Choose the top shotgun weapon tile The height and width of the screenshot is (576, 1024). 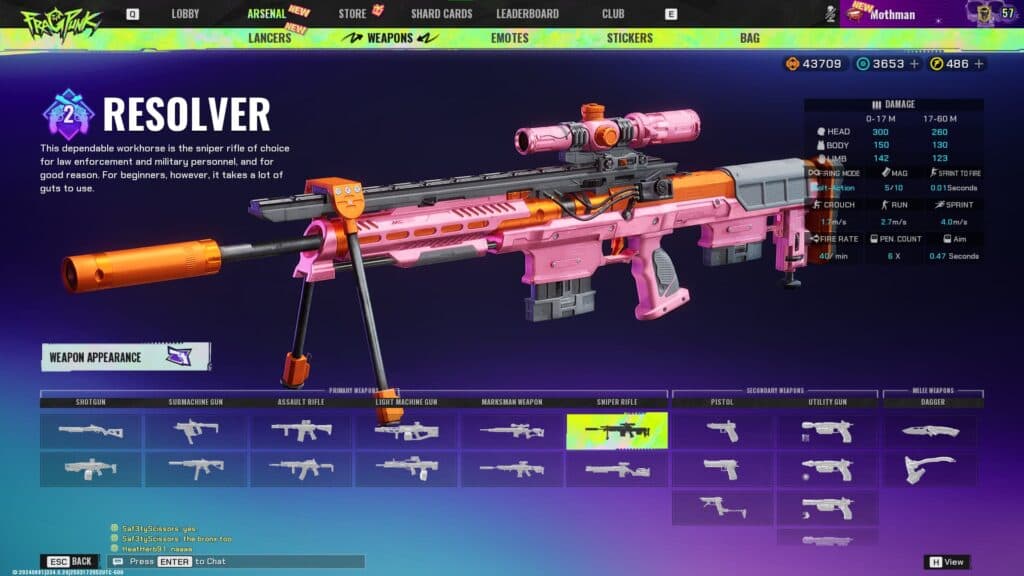90,430
